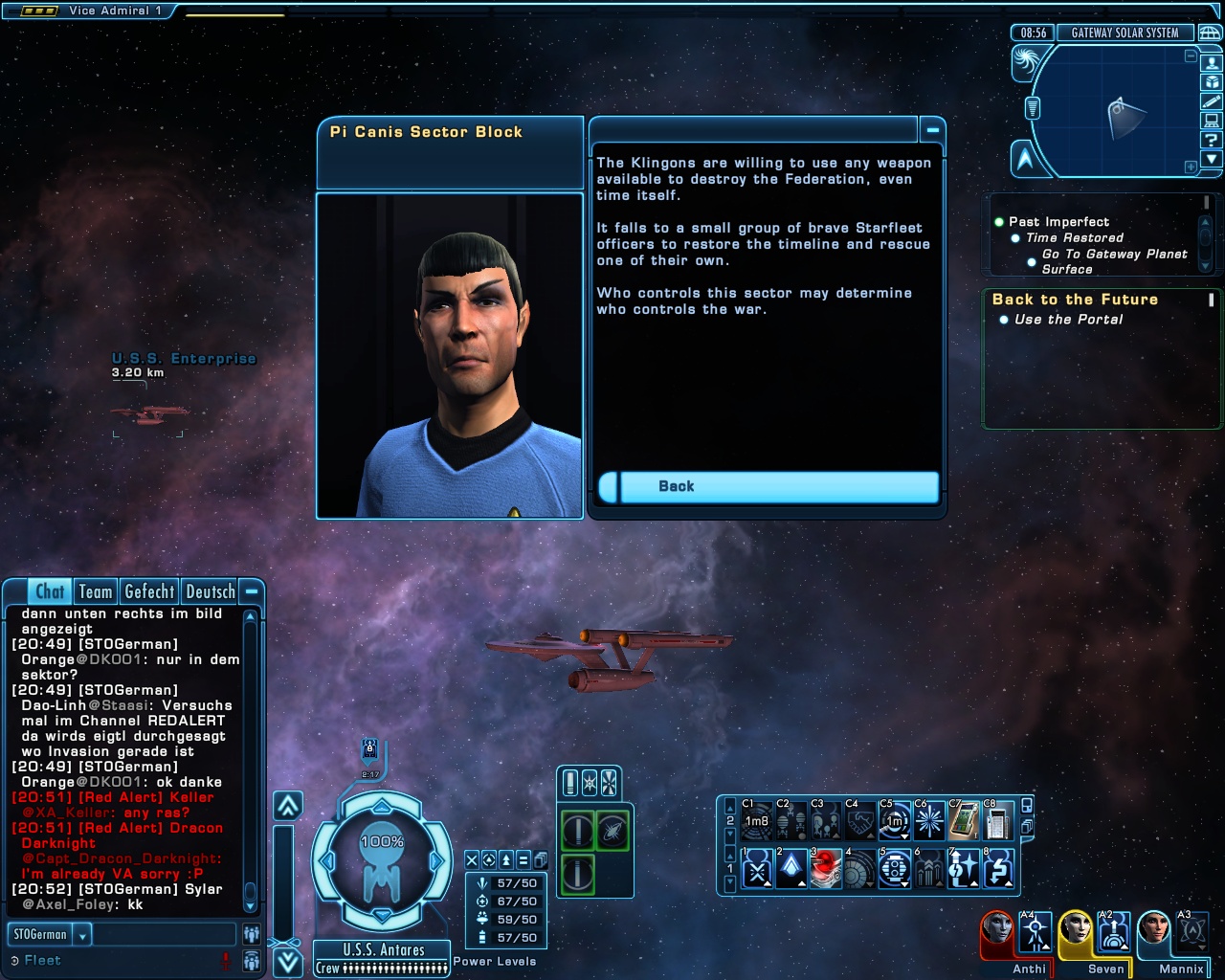Activate the starburst ability in slot C6

[928, 820]
